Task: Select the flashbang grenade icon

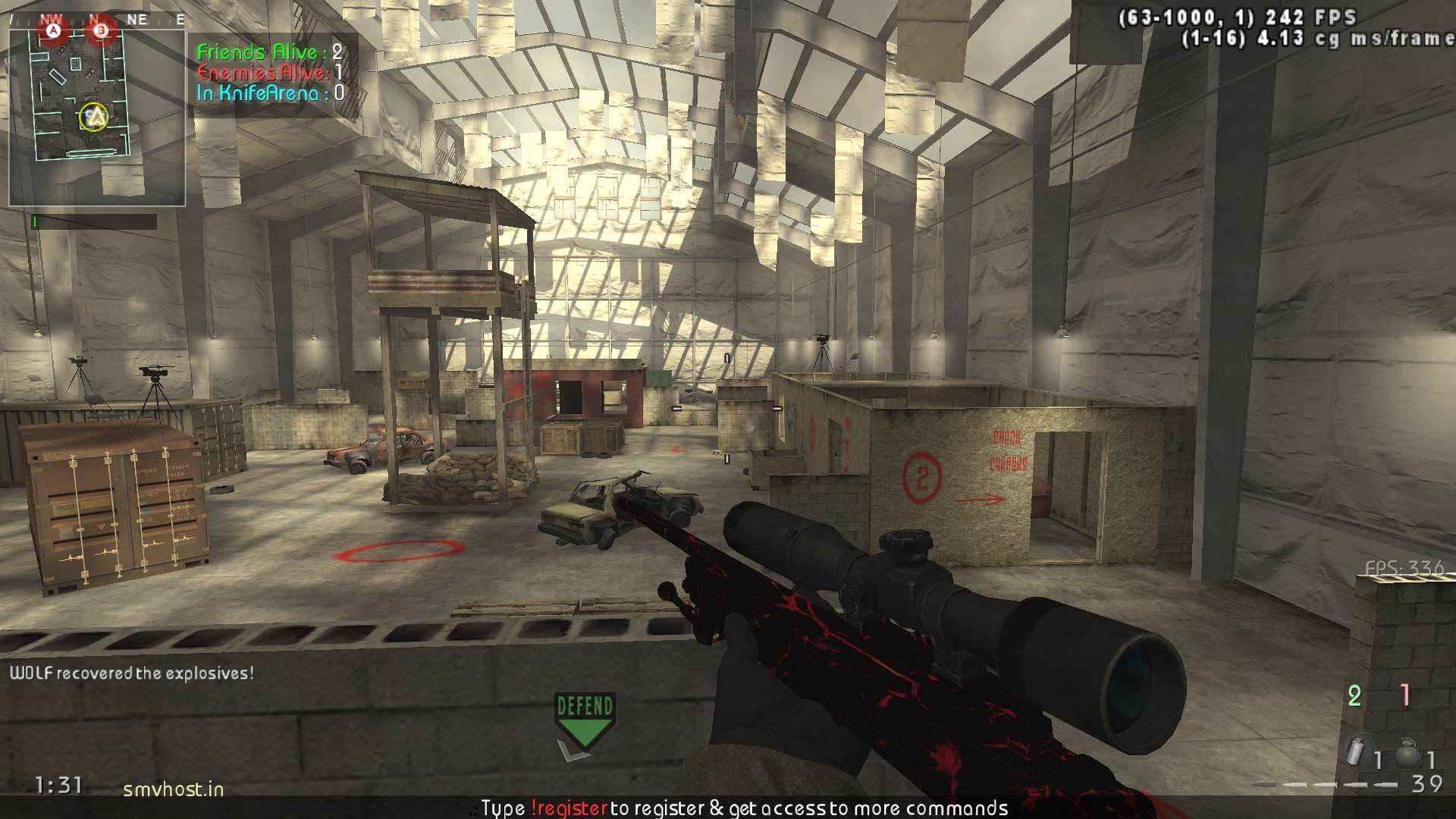Action: (x=1354, y=750)
